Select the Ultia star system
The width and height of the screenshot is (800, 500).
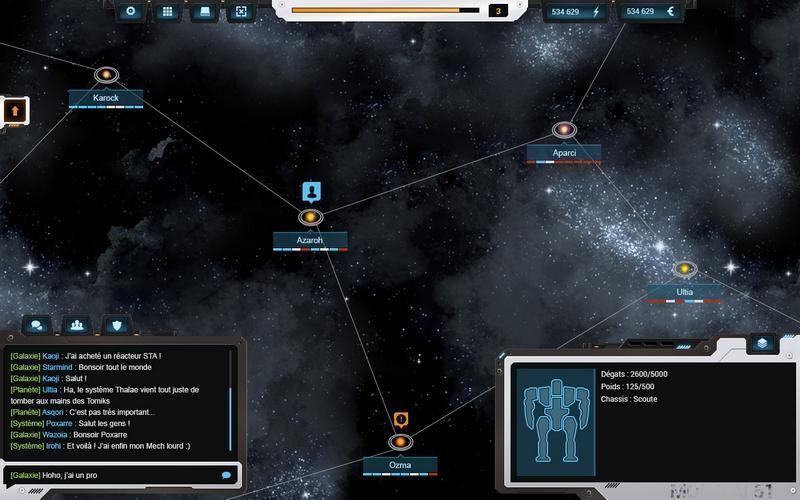[684, 269]
